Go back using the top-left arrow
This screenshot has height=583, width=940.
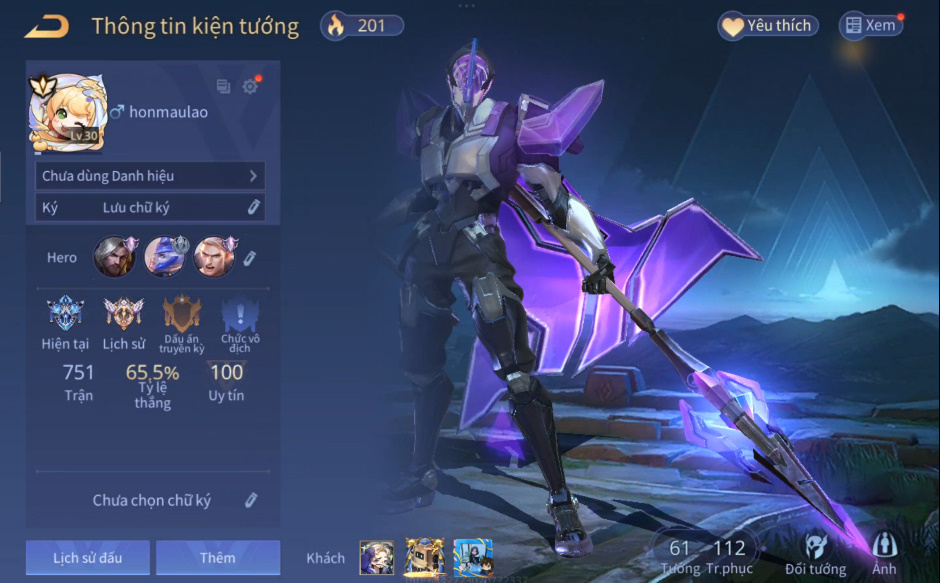[x=47, y=26]
